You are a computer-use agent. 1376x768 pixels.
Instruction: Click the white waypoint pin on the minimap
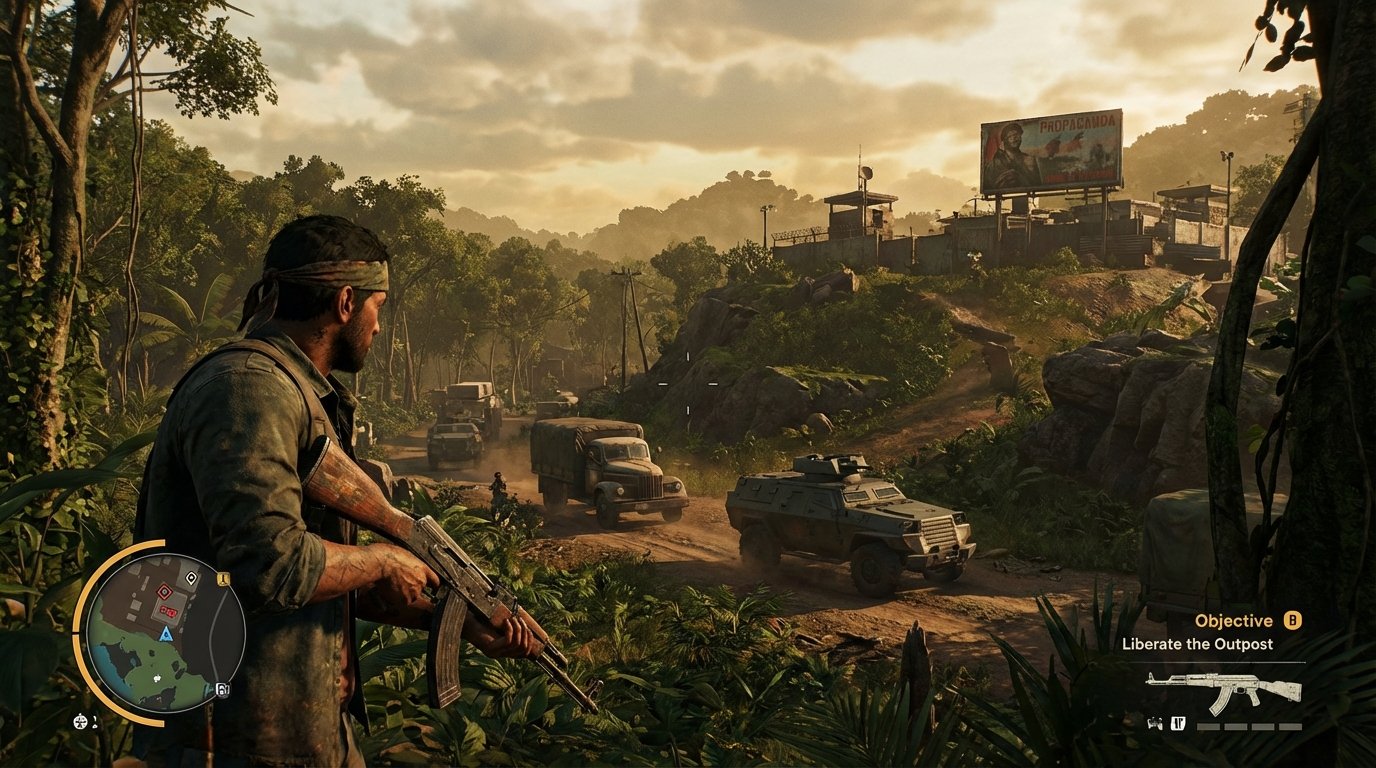191,578
